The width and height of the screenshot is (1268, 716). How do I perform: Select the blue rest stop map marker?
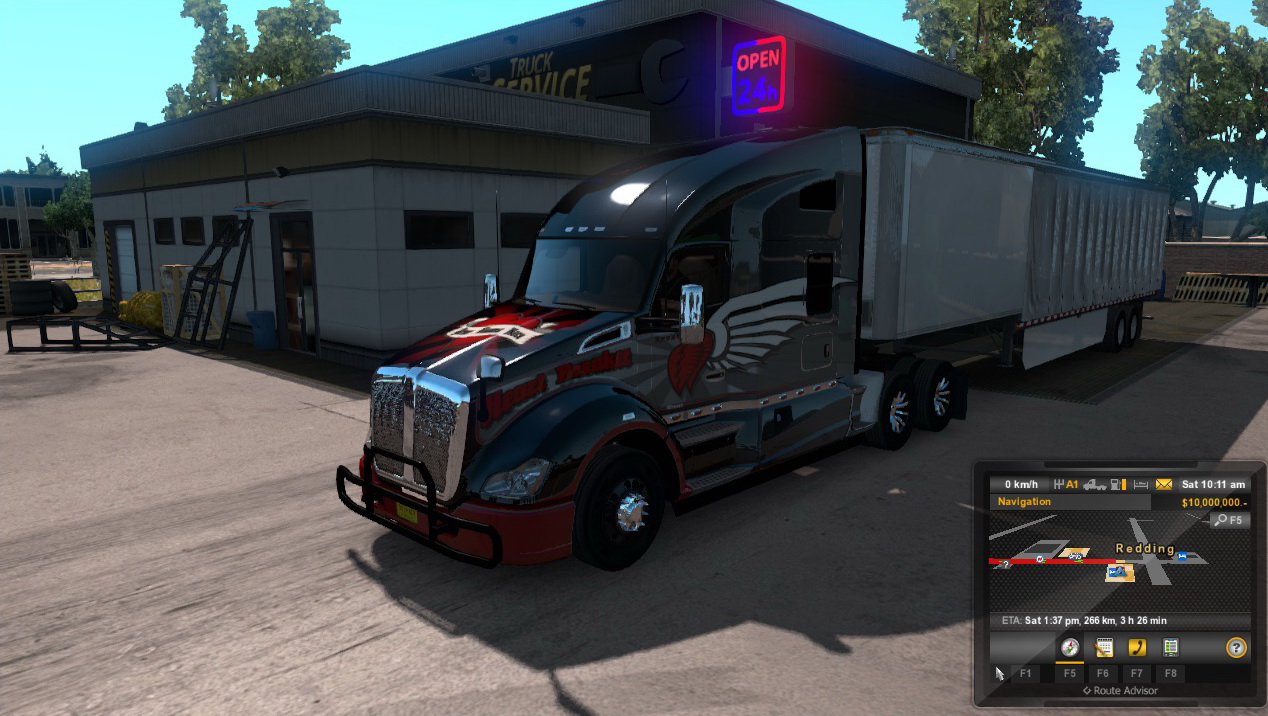1183,556
